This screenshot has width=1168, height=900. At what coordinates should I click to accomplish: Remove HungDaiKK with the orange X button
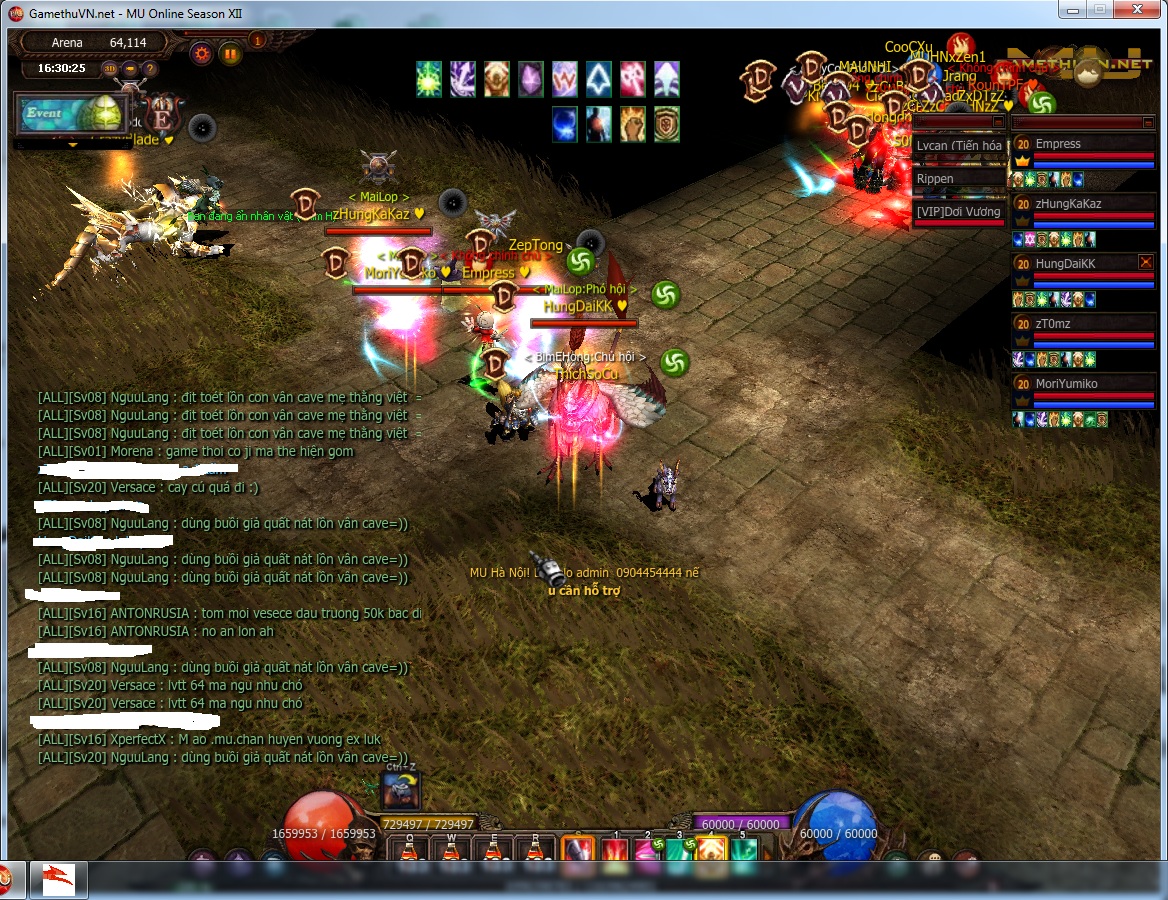(1146, 262)
